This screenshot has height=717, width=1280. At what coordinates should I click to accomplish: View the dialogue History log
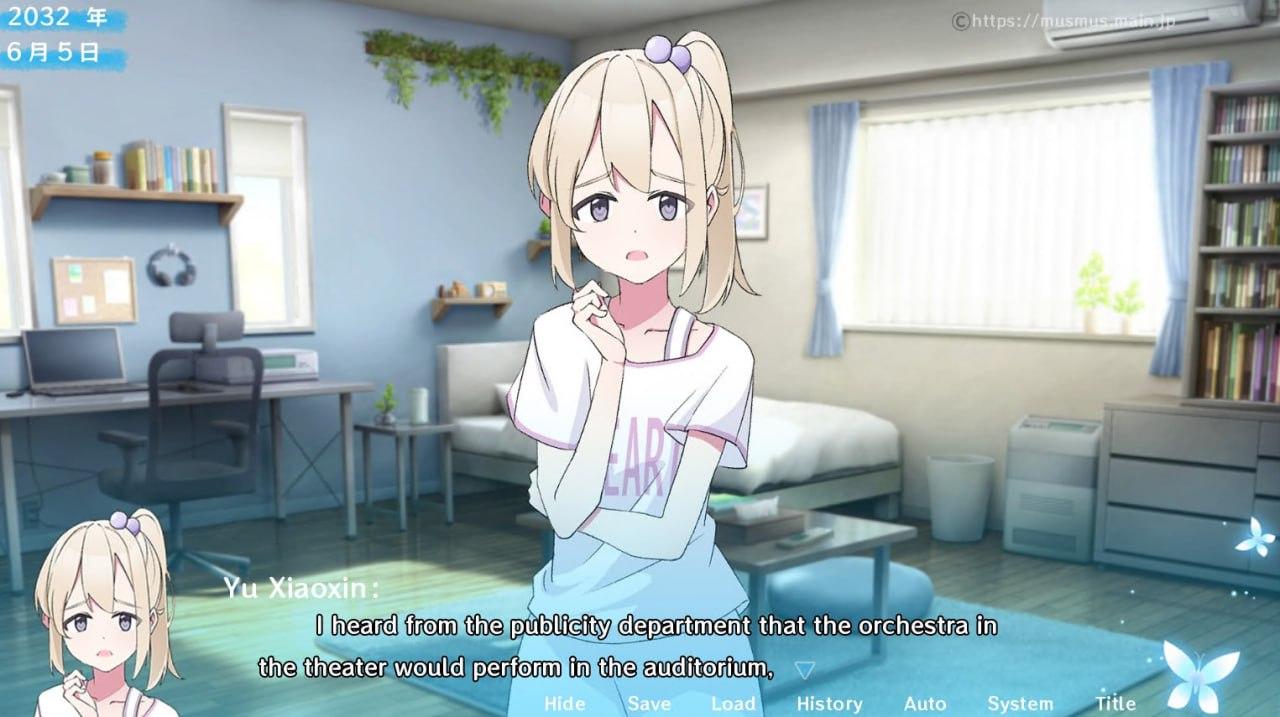829,704
